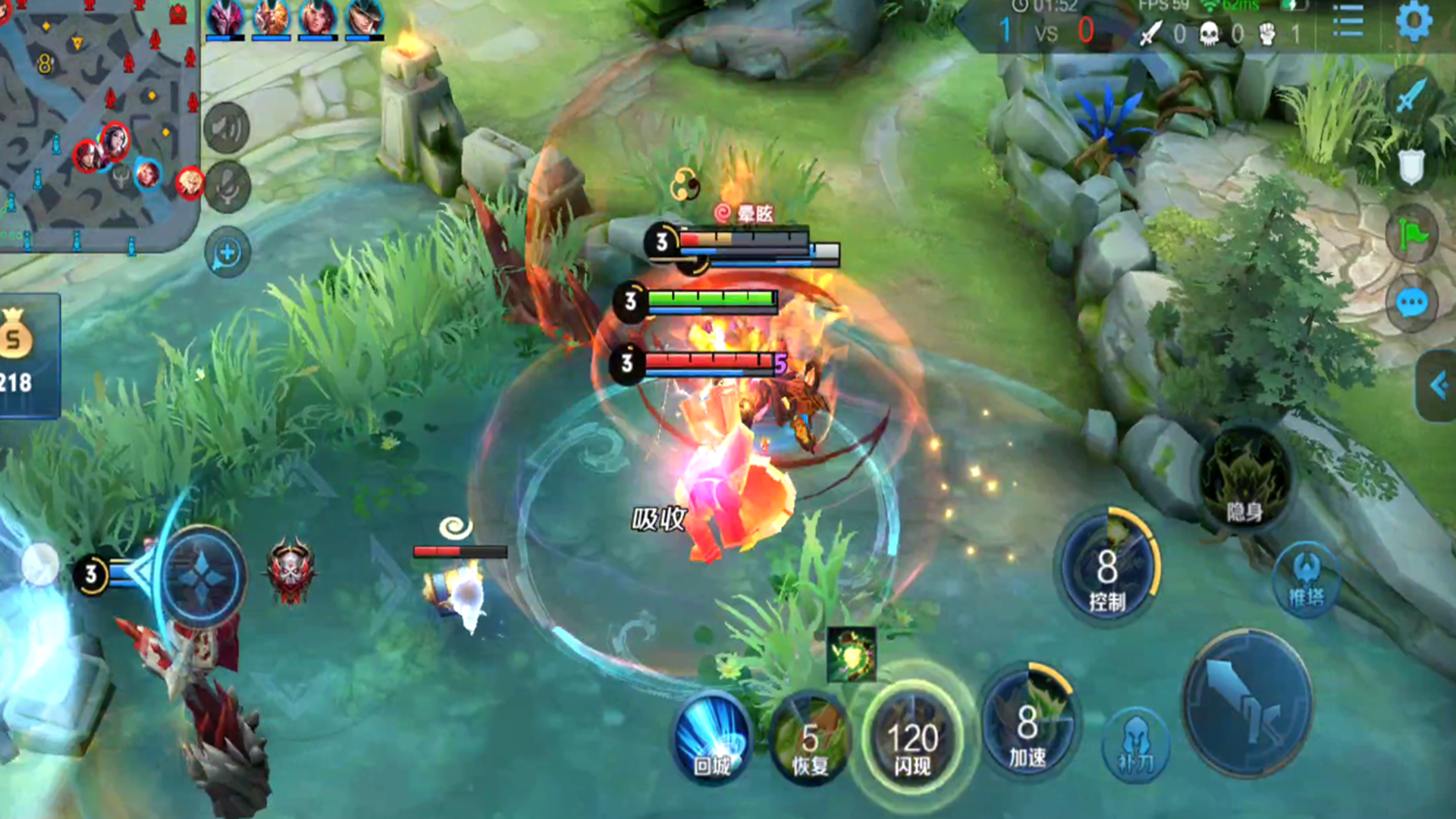Tap the 补刀 last-hit button

1135,745
